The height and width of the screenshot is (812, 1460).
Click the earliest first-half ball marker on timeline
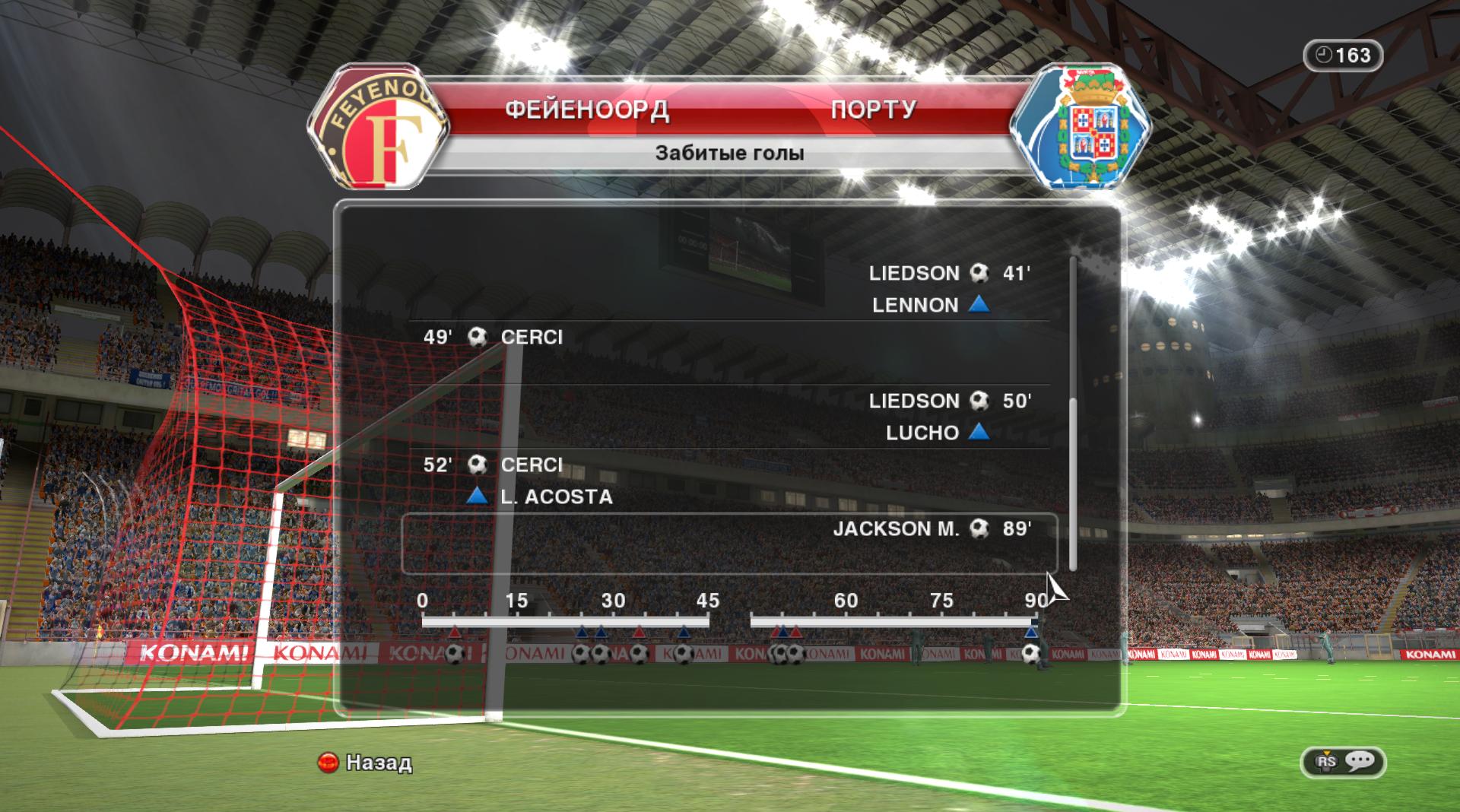tap(455, 654)
